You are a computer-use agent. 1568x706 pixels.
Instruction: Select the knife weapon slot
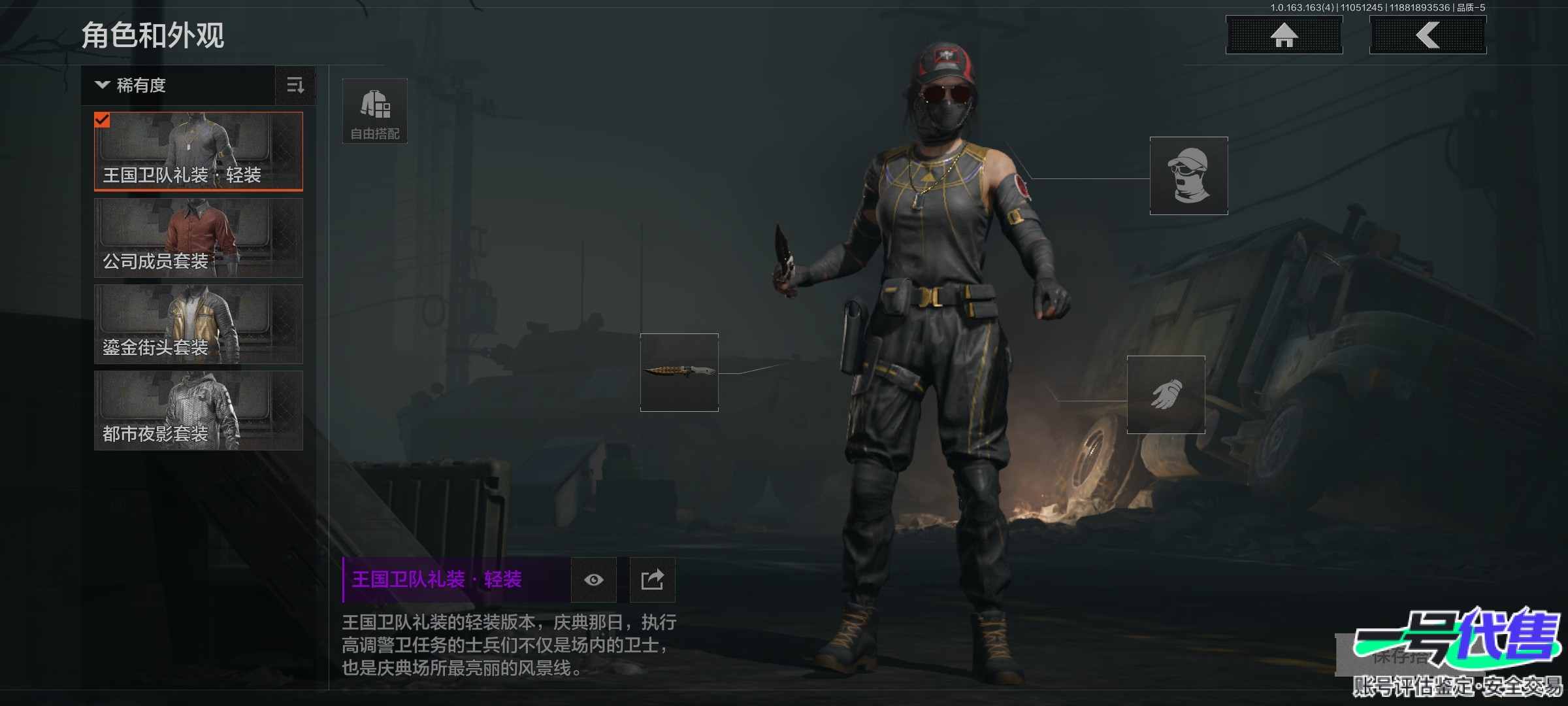pos(679,373)
